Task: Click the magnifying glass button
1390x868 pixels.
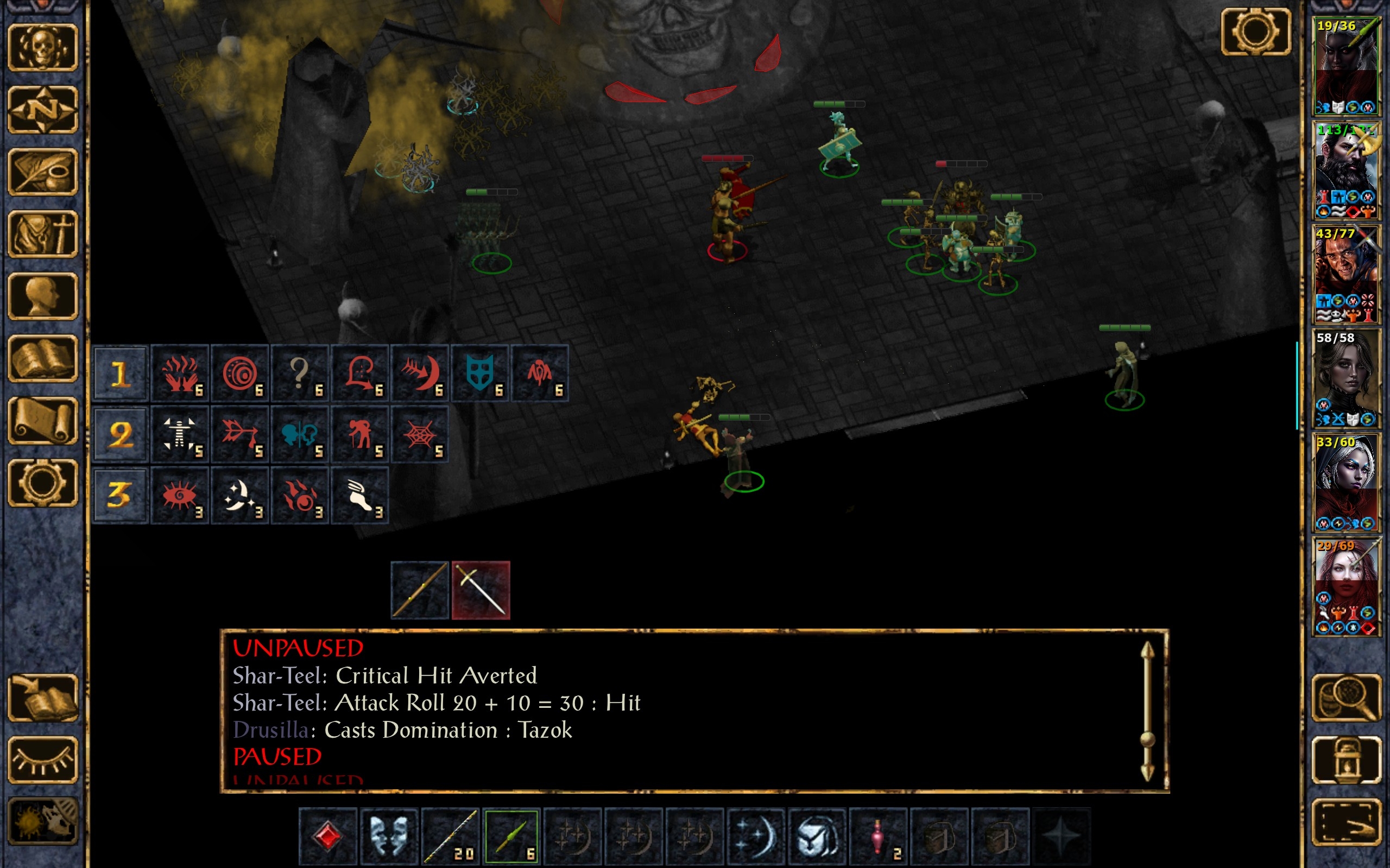Action: coord(1347,698)
